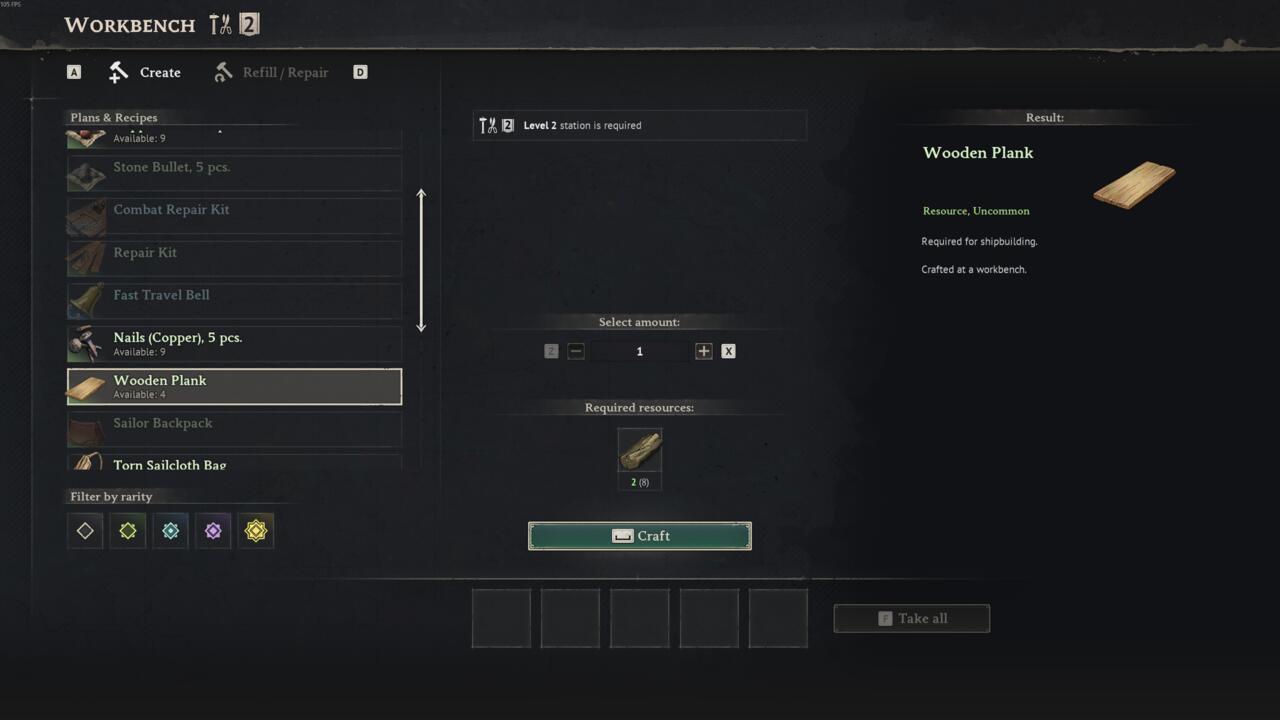1280x720 pixels.
Task: Filter recipes by blue rare rarity
Action: [171, 531]
